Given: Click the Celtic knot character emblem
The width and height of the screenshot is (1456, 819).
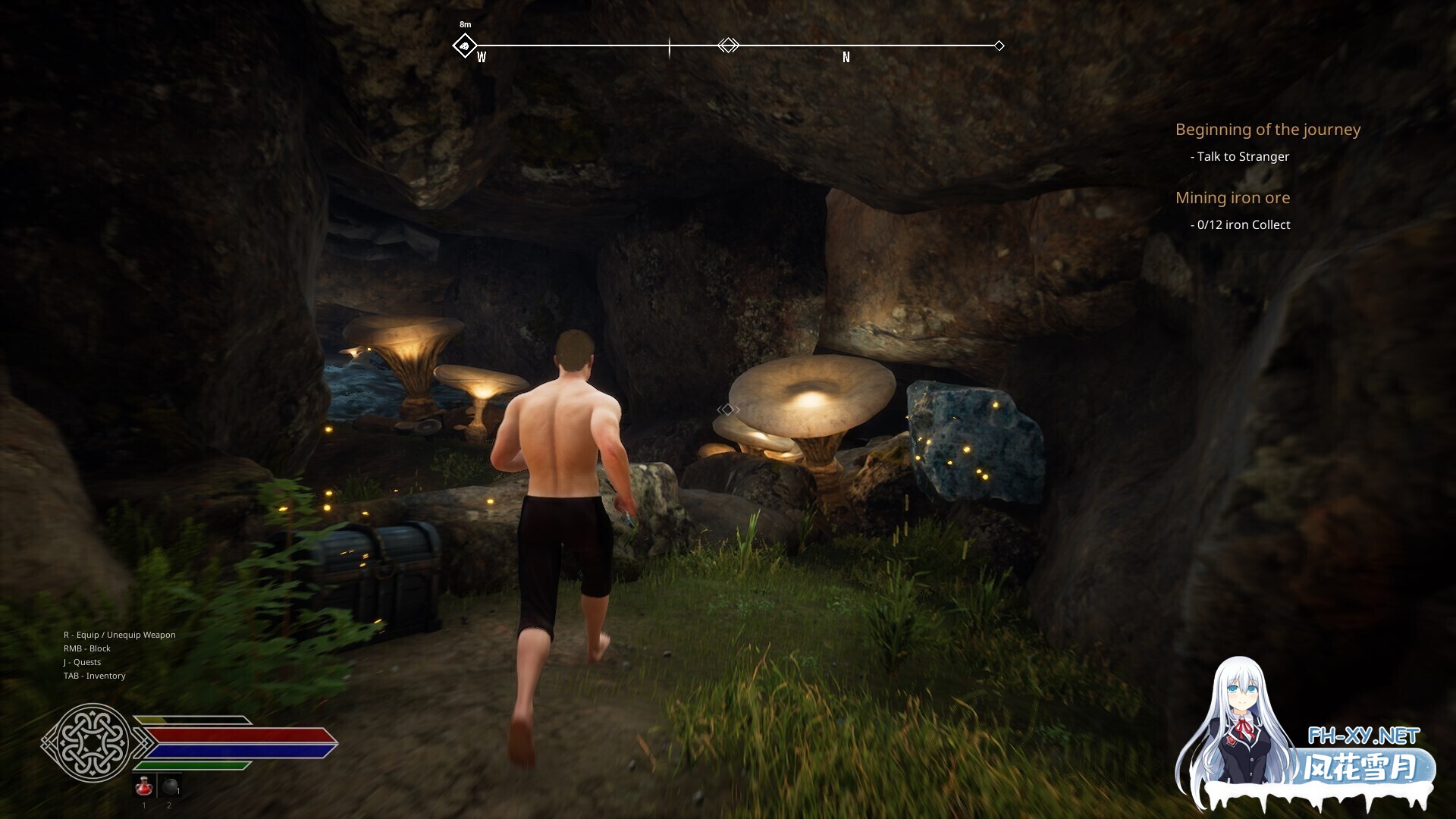Looking at the screenshot, I should pyautogui.click(x=88, y=742).
